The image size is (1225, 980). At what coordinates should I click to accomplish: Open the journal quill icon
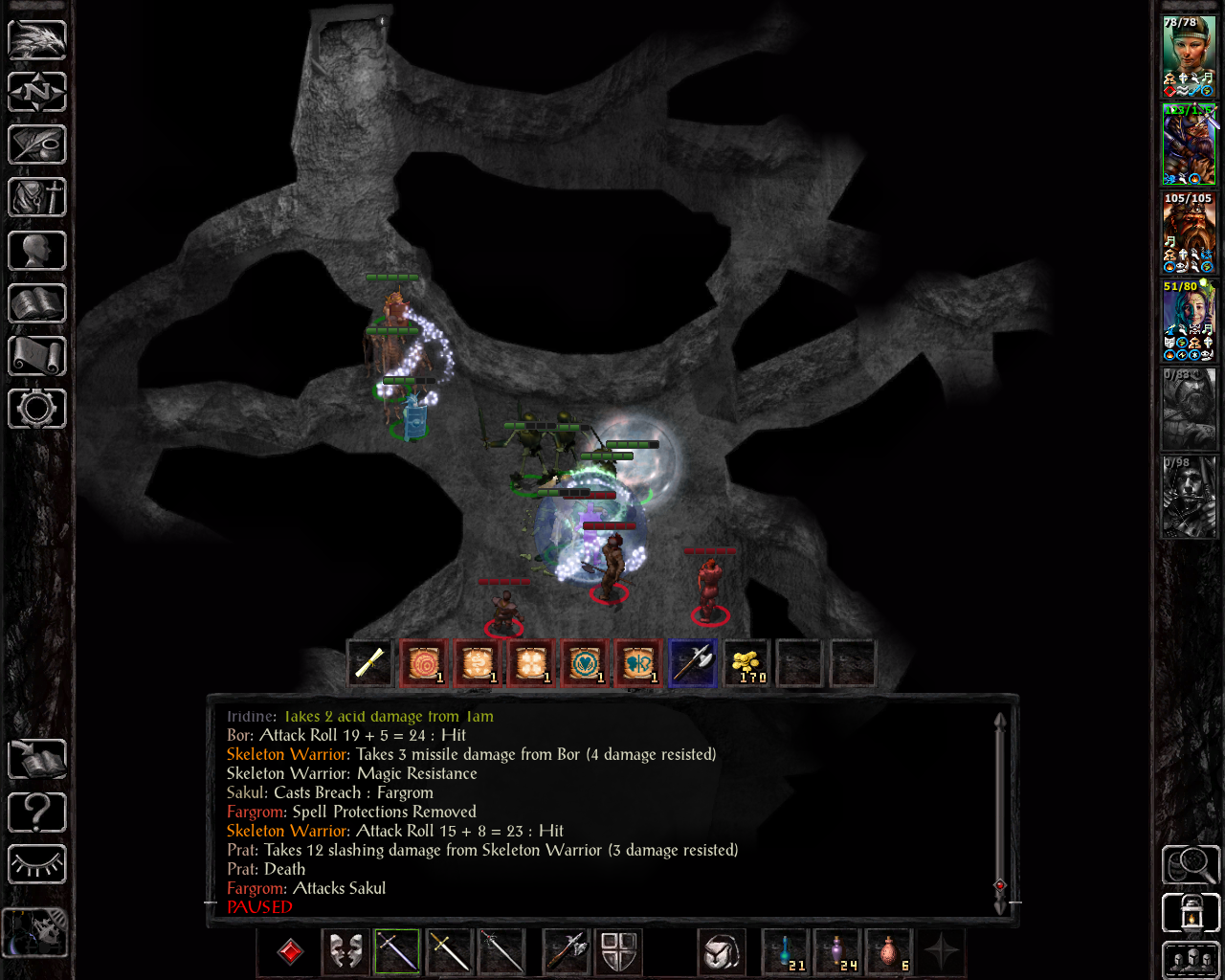[x=37, y=145]
